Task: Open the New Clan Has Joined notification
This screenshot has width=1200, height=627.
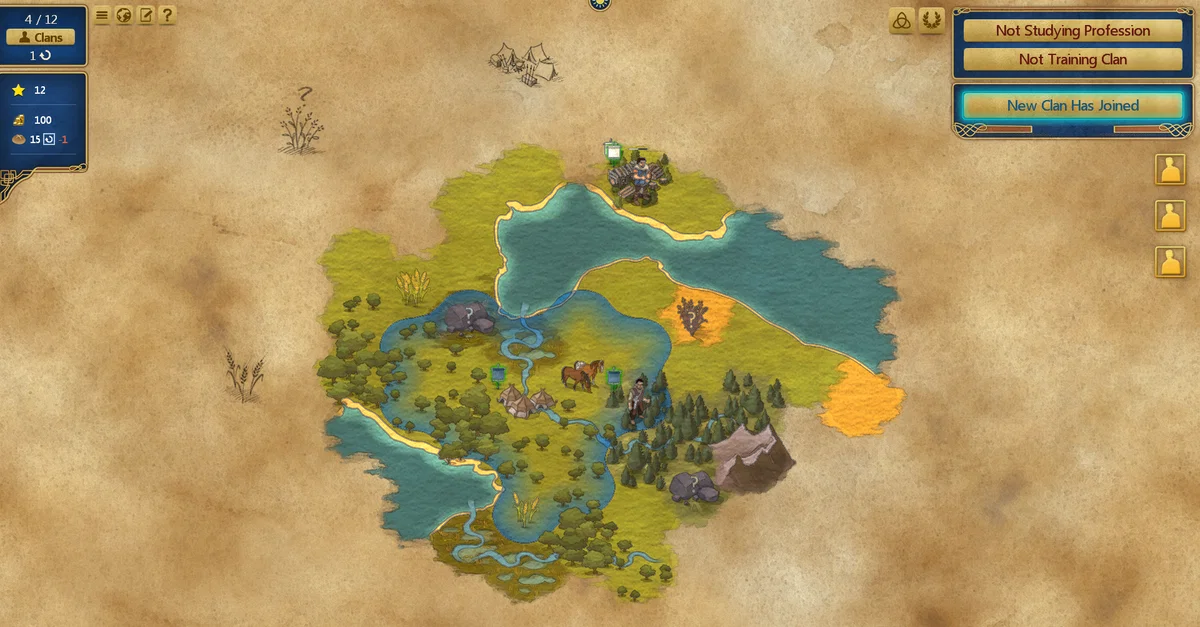Action: pyautogui.click(x=1072, y=105)
